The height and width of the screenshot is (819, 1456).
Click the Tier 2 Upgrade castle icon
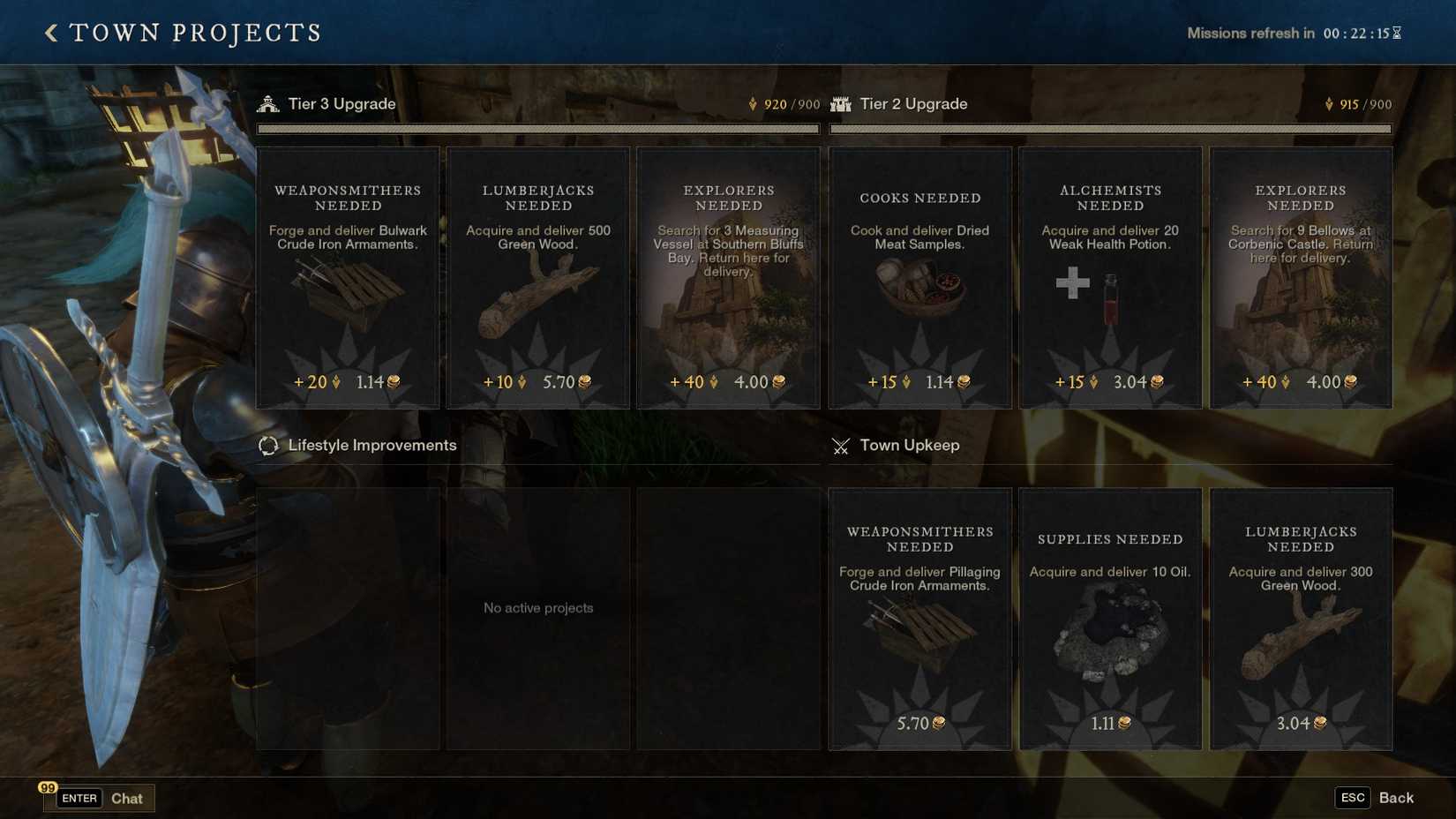(839, 103)
